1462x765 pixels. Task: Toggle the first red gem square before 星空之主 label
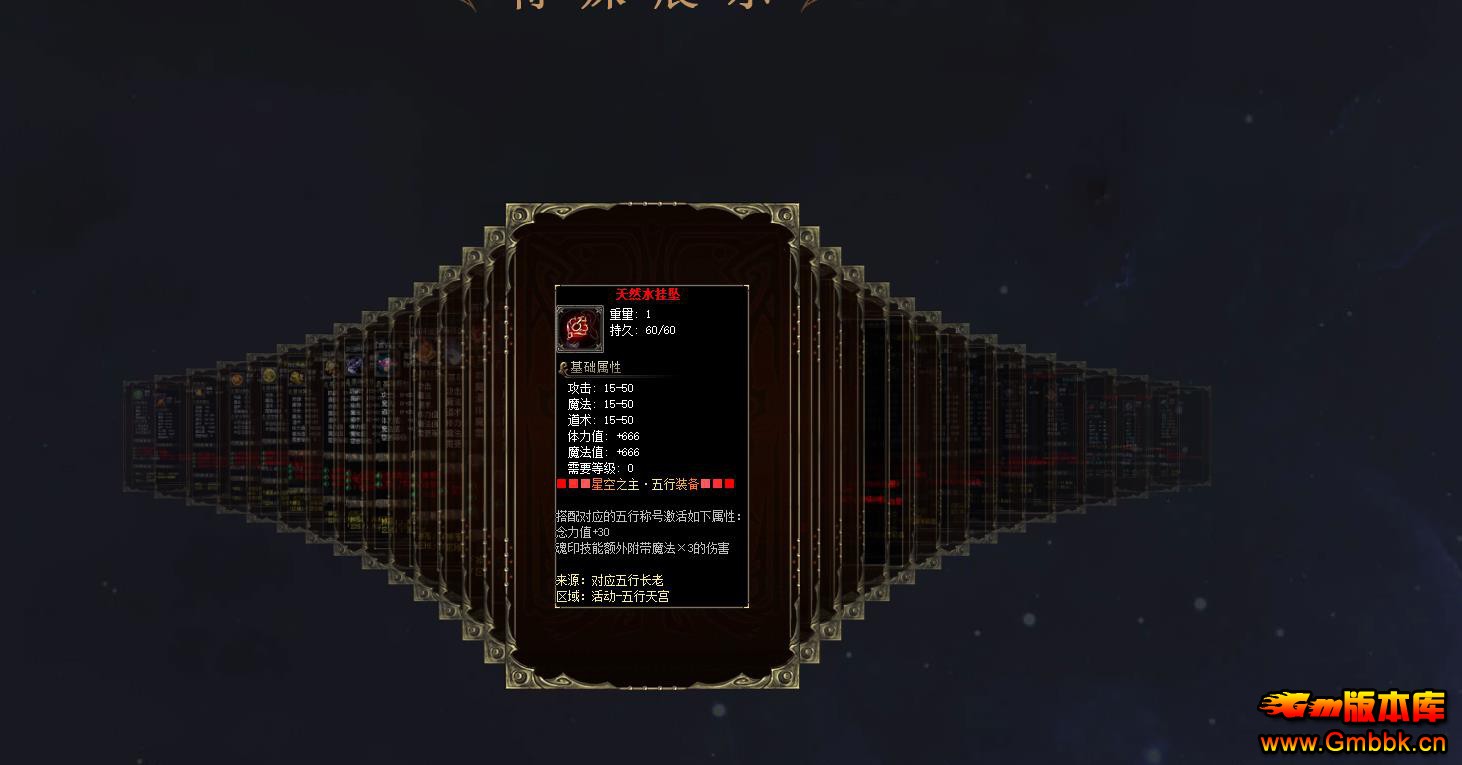(x=561, y=484)
